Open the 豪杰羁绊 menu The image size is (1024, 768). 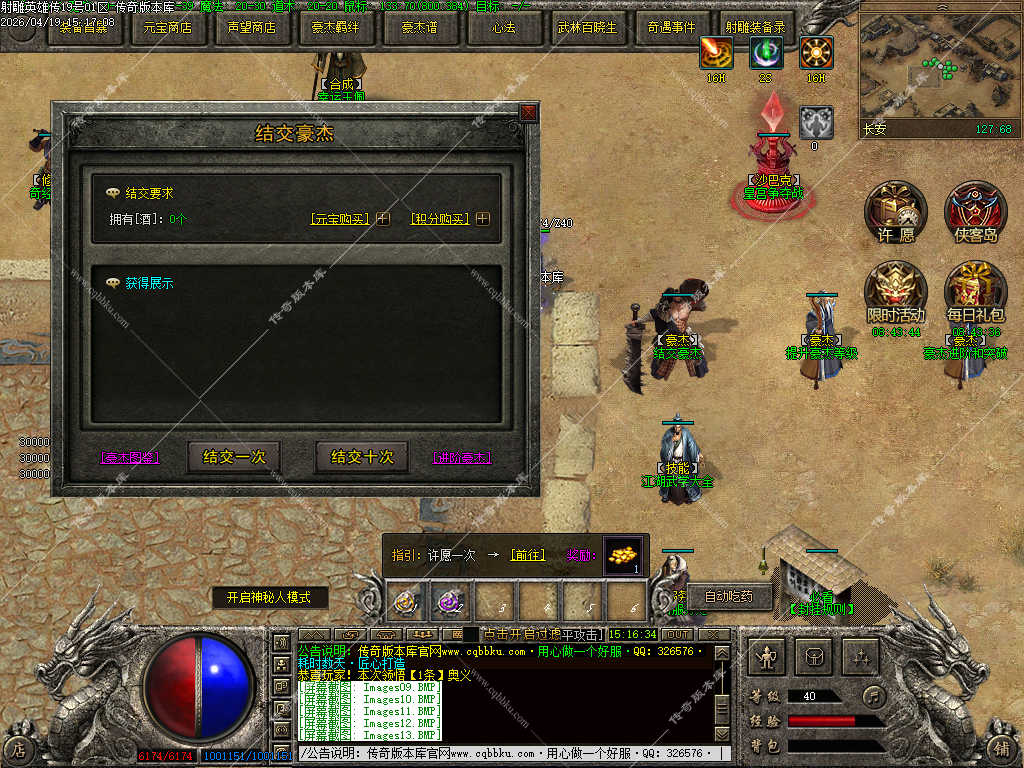(336, 28)
